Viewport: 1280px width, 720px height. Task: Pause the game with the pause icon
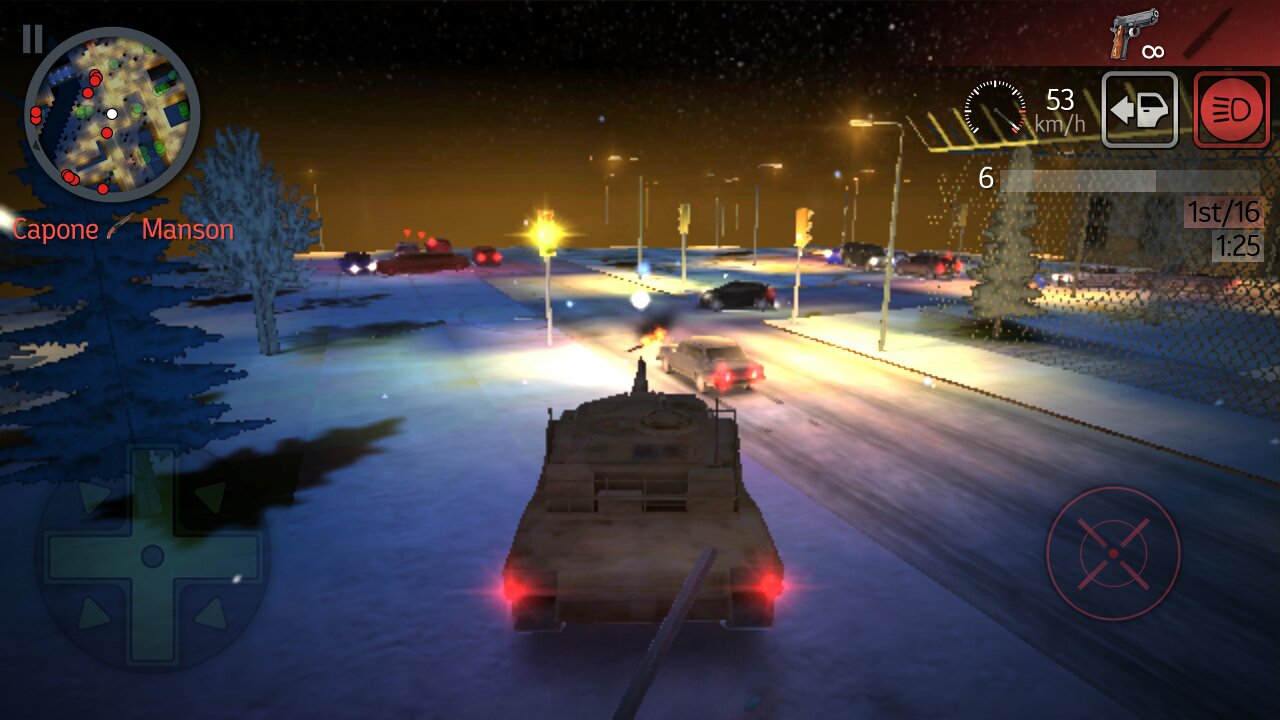[x=32, y=39]
